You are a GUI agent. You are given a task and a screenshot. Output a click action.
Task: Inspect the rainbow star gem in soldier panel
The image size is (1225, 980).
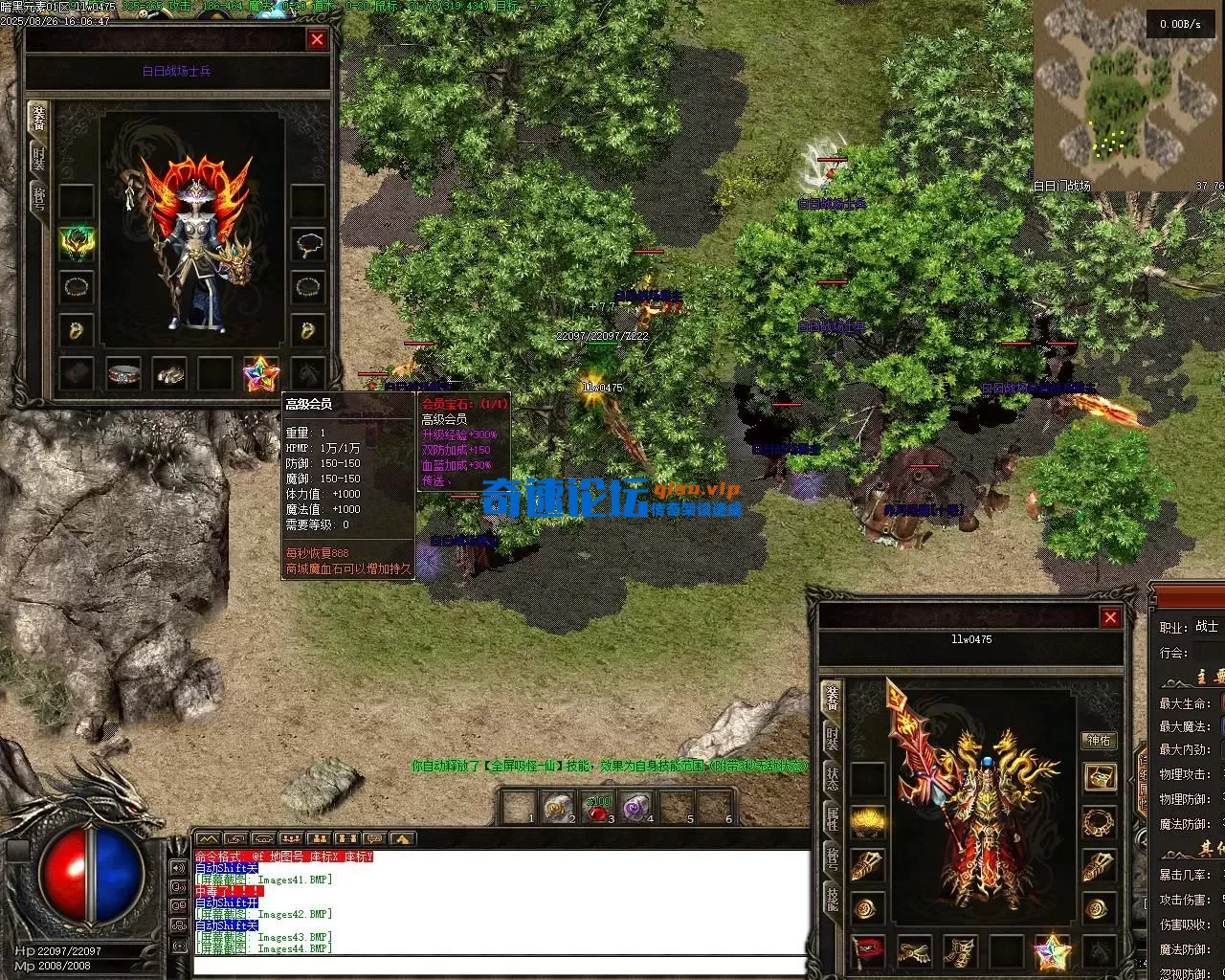tap(259, 374)
